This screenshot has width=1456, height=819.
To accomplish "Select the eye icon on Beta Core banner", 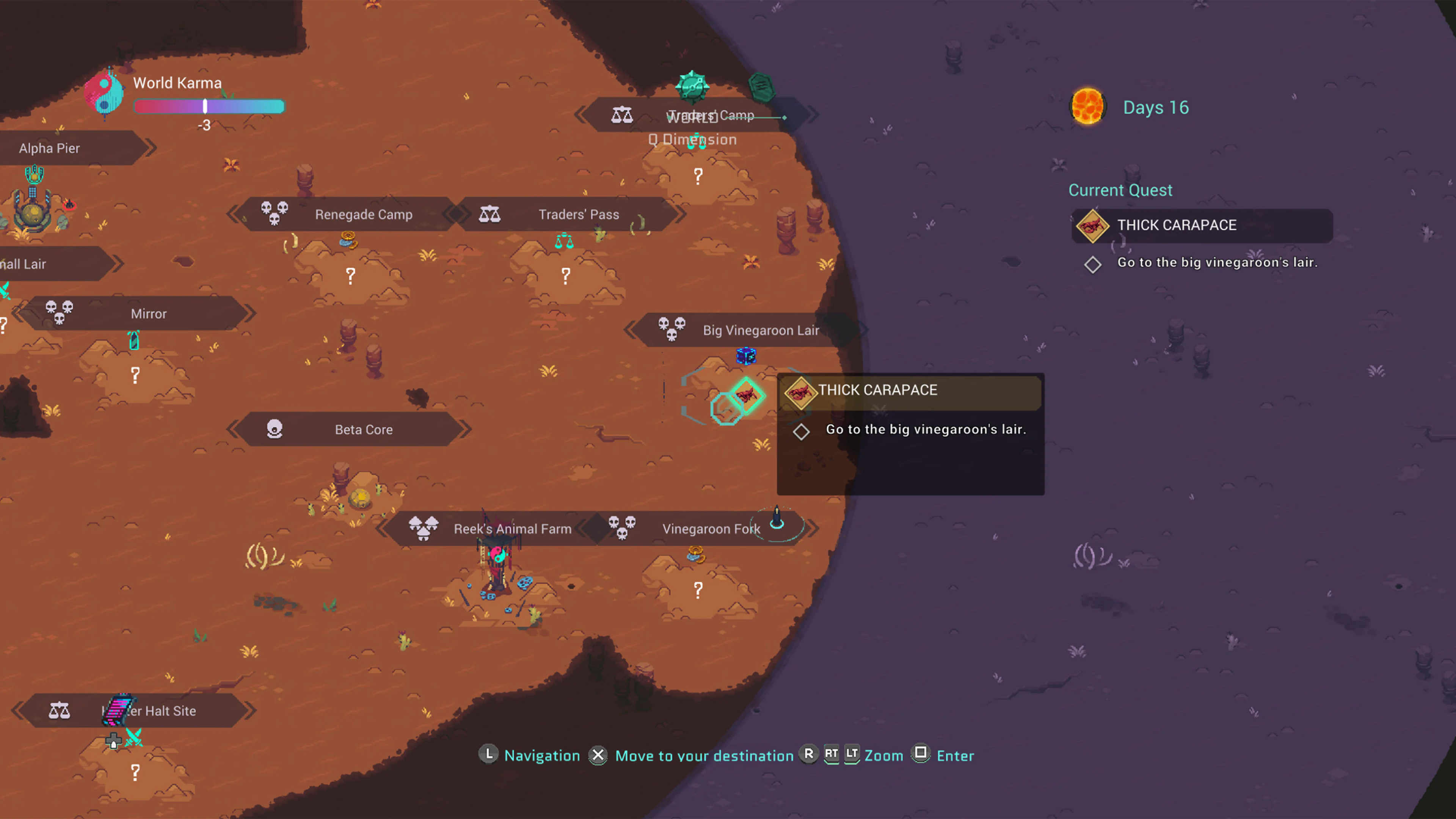I will tap(275, 429).
